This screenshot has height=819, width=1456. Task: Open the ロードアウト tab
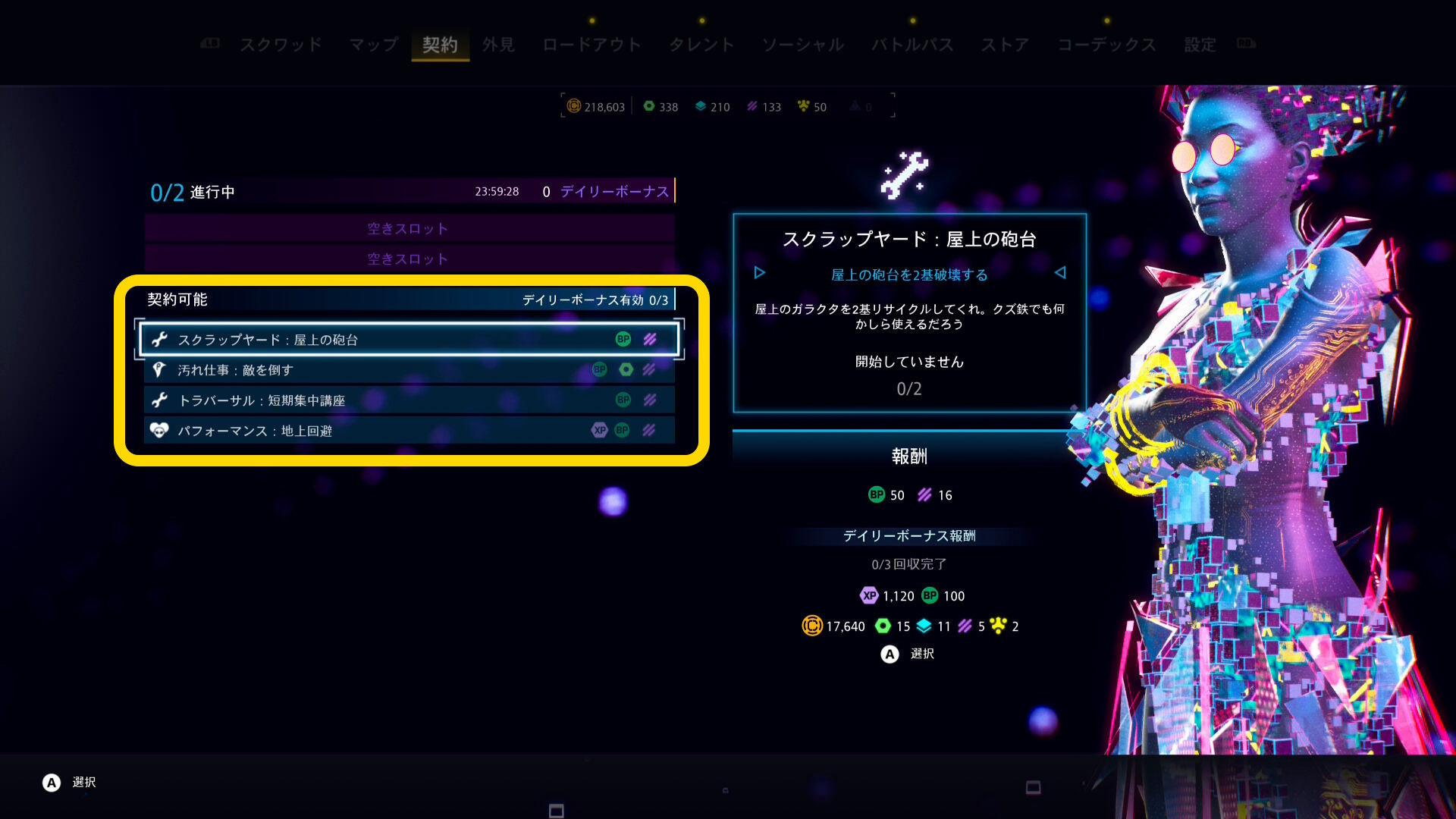tap(591, 45)
